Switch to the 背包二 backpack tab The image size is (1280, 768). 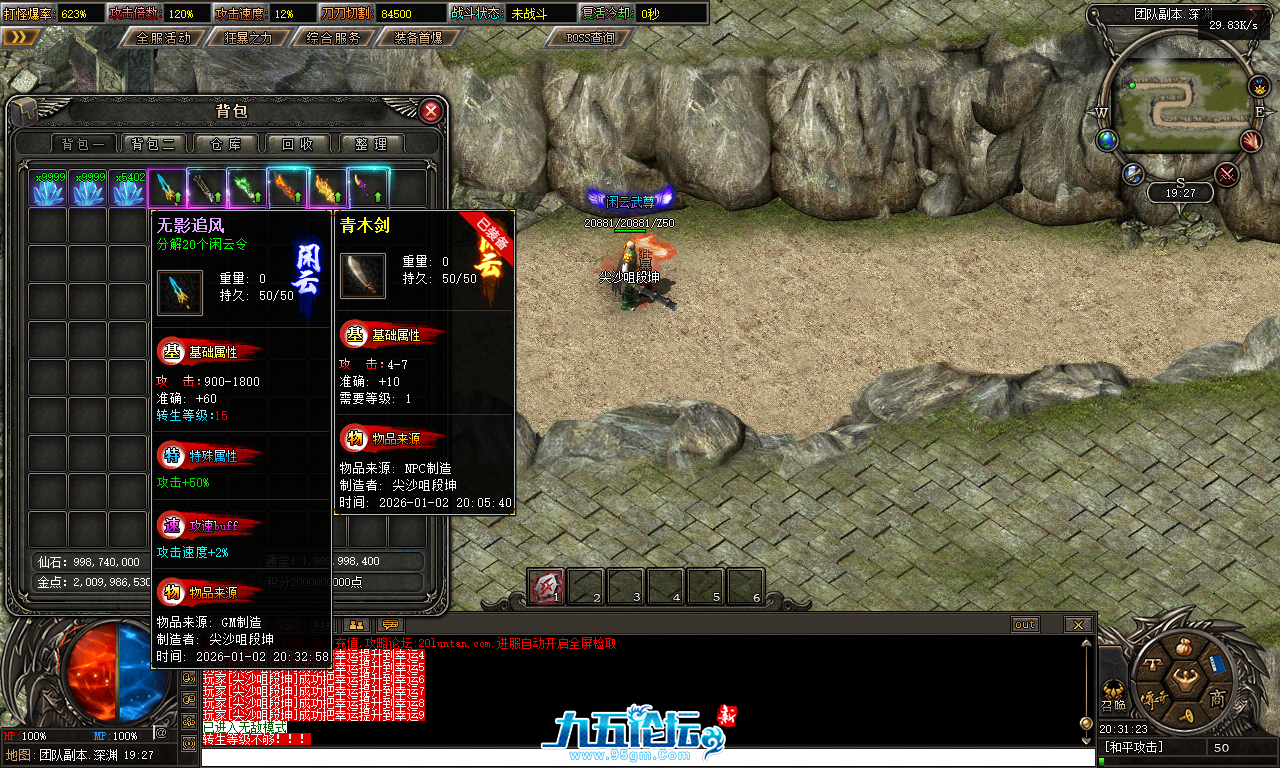(155, 143)
